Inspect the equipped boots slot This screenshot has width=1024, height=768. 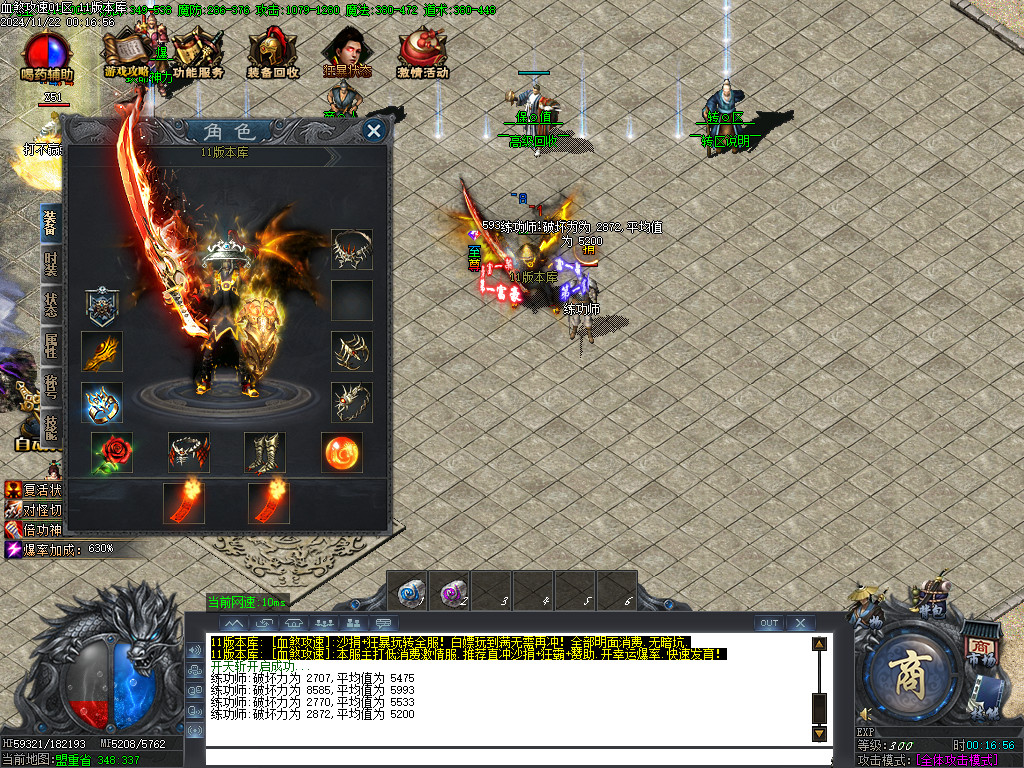[x=265, y=453]
